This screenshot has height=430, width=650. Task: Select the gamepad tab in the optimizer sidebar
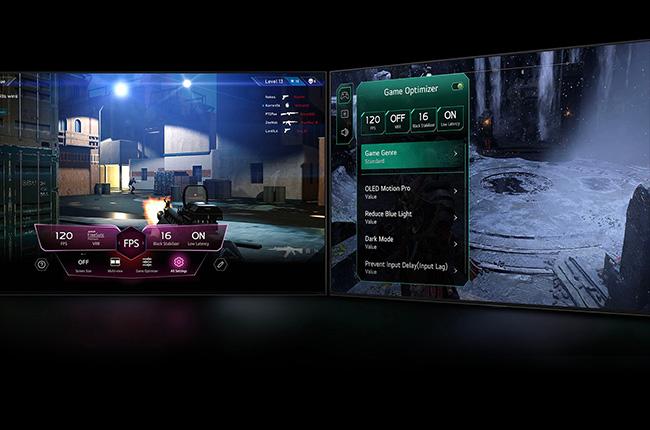click(345, 95)
